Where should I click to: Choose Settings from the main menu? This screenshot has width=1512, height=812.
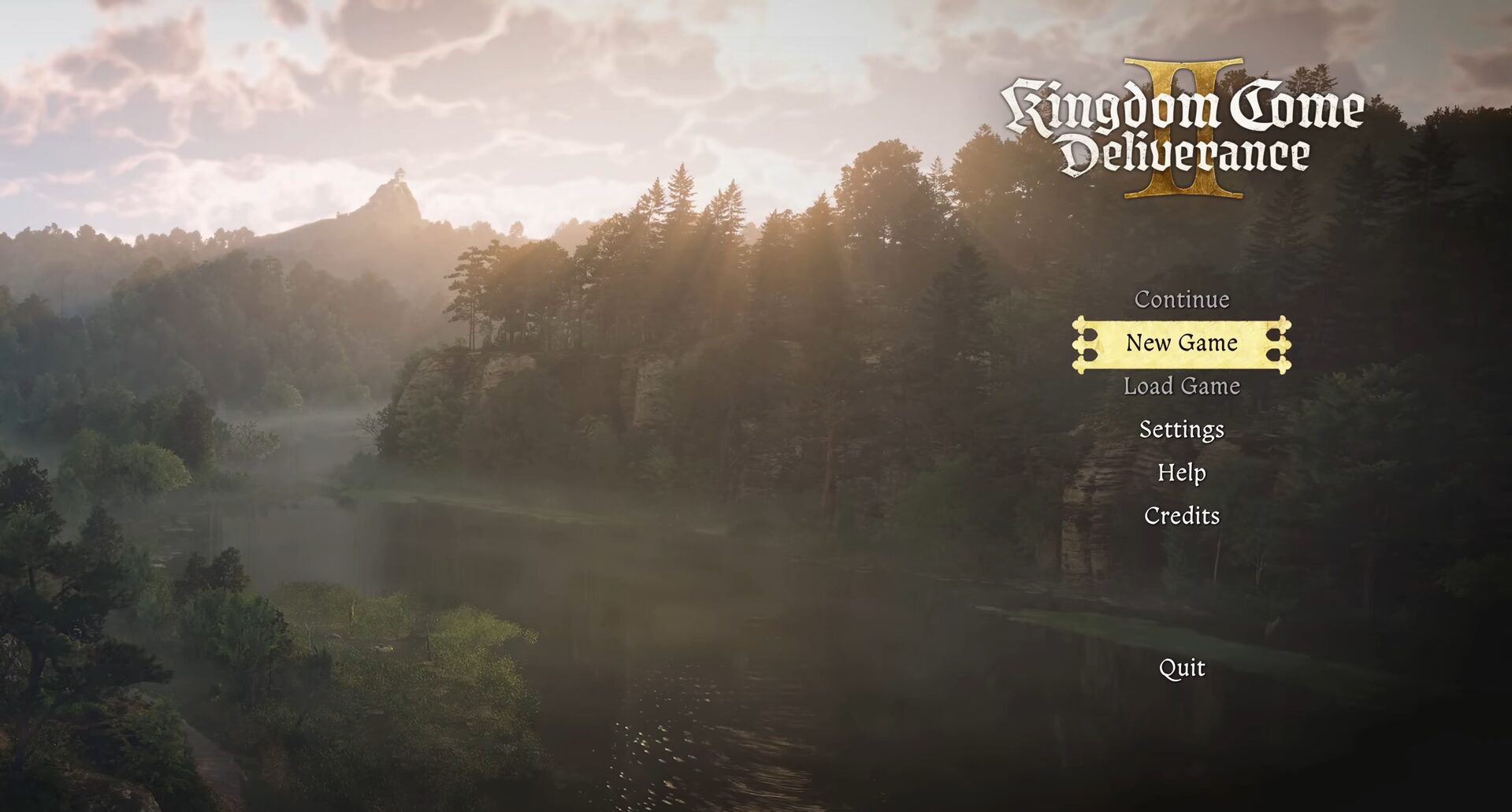click(x=1181, y=430)
